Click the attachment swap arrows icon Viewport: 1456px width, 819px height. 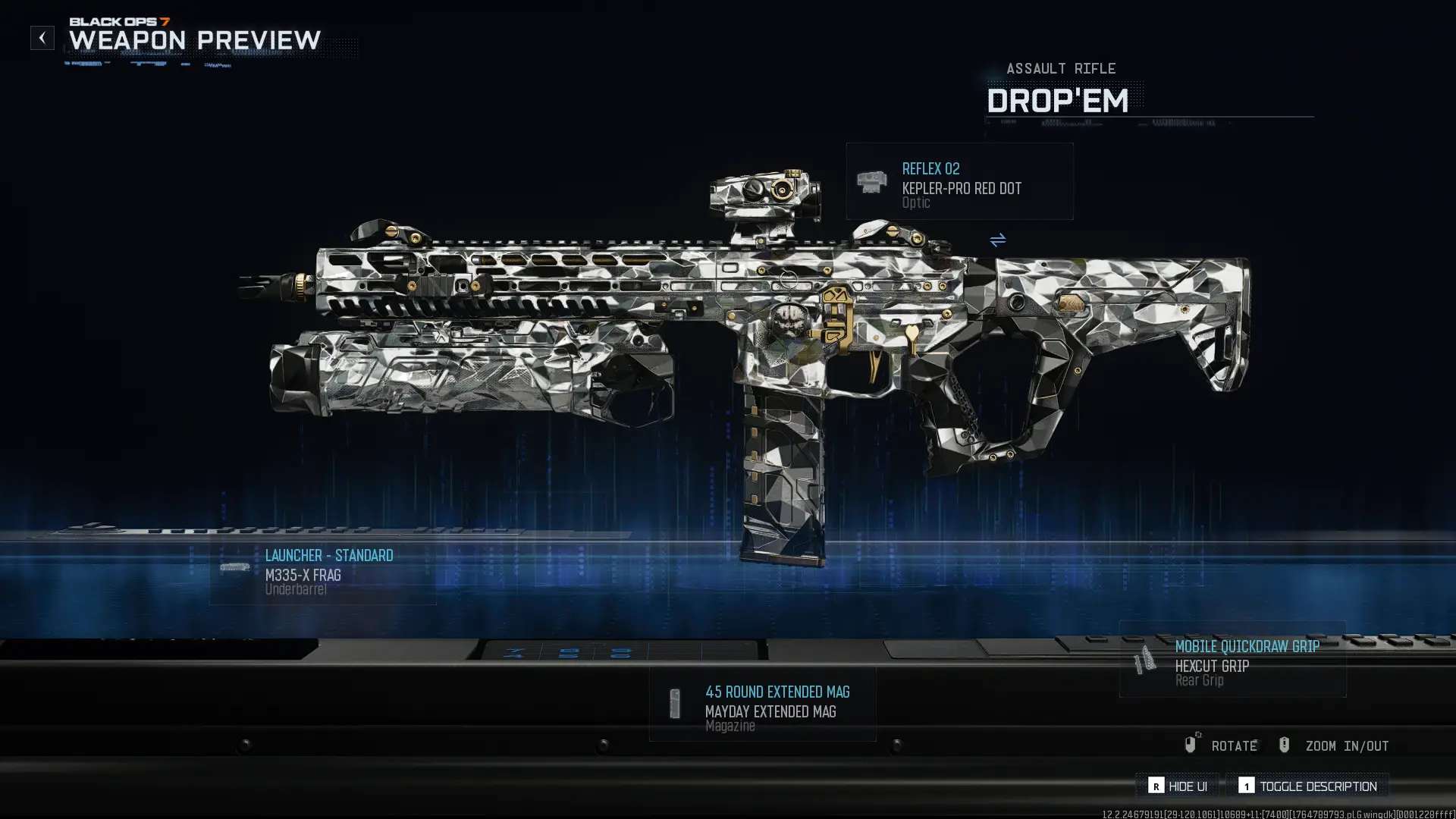pyautogui.click(x=998, y=241)
